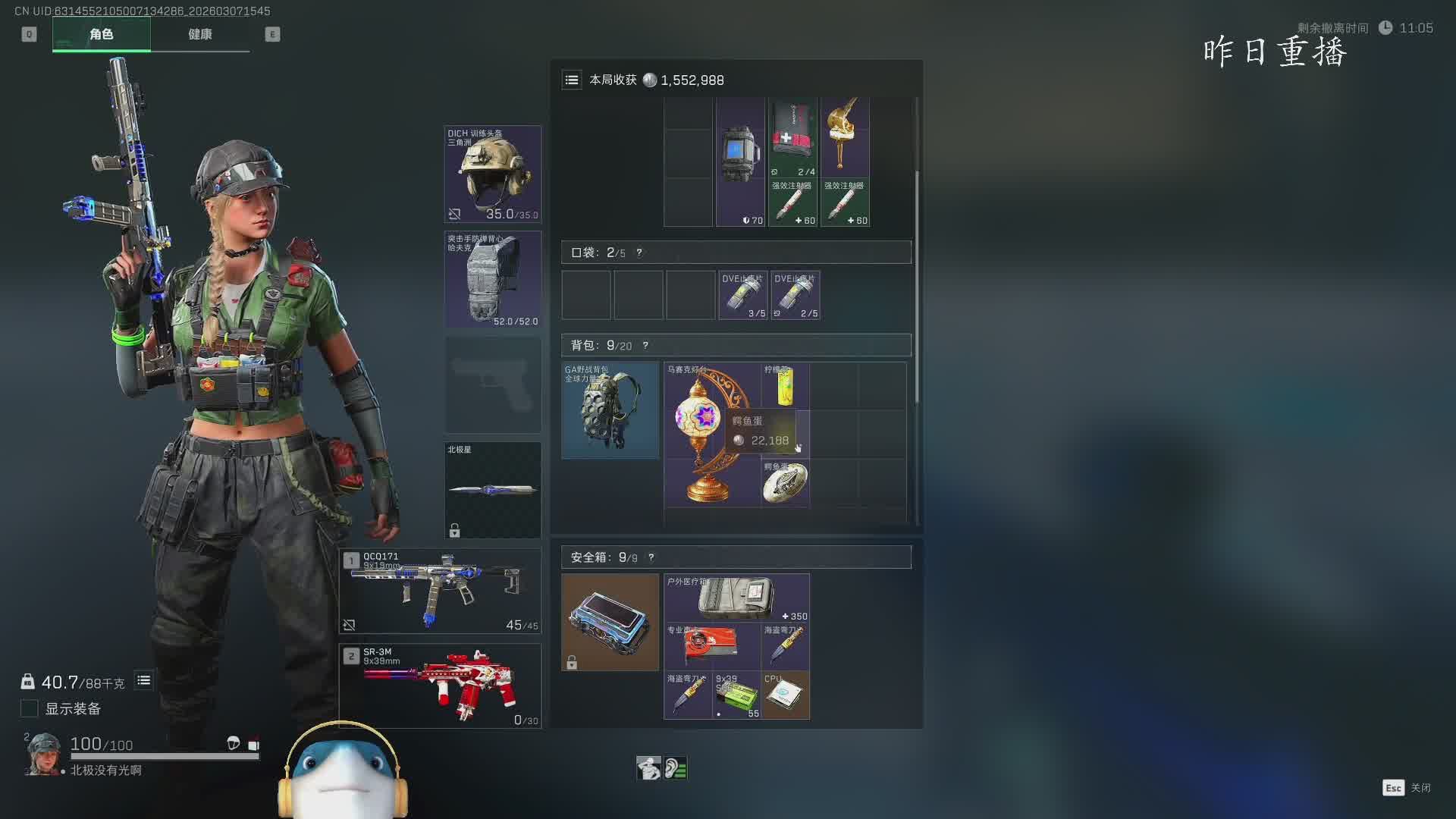Select the golden trophy item
The image size is (1456, 819).
[x=845, y=136]
